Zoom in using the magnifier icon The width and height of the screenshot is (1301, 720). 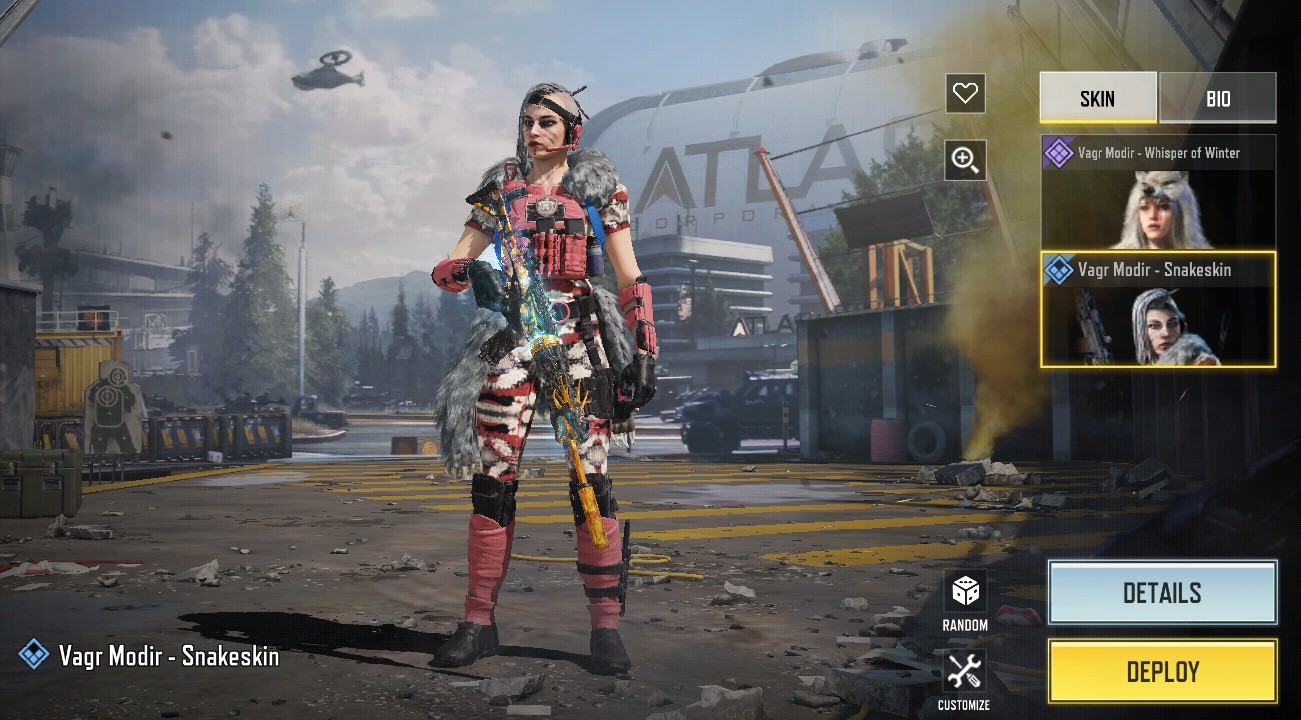click(965, 160)
